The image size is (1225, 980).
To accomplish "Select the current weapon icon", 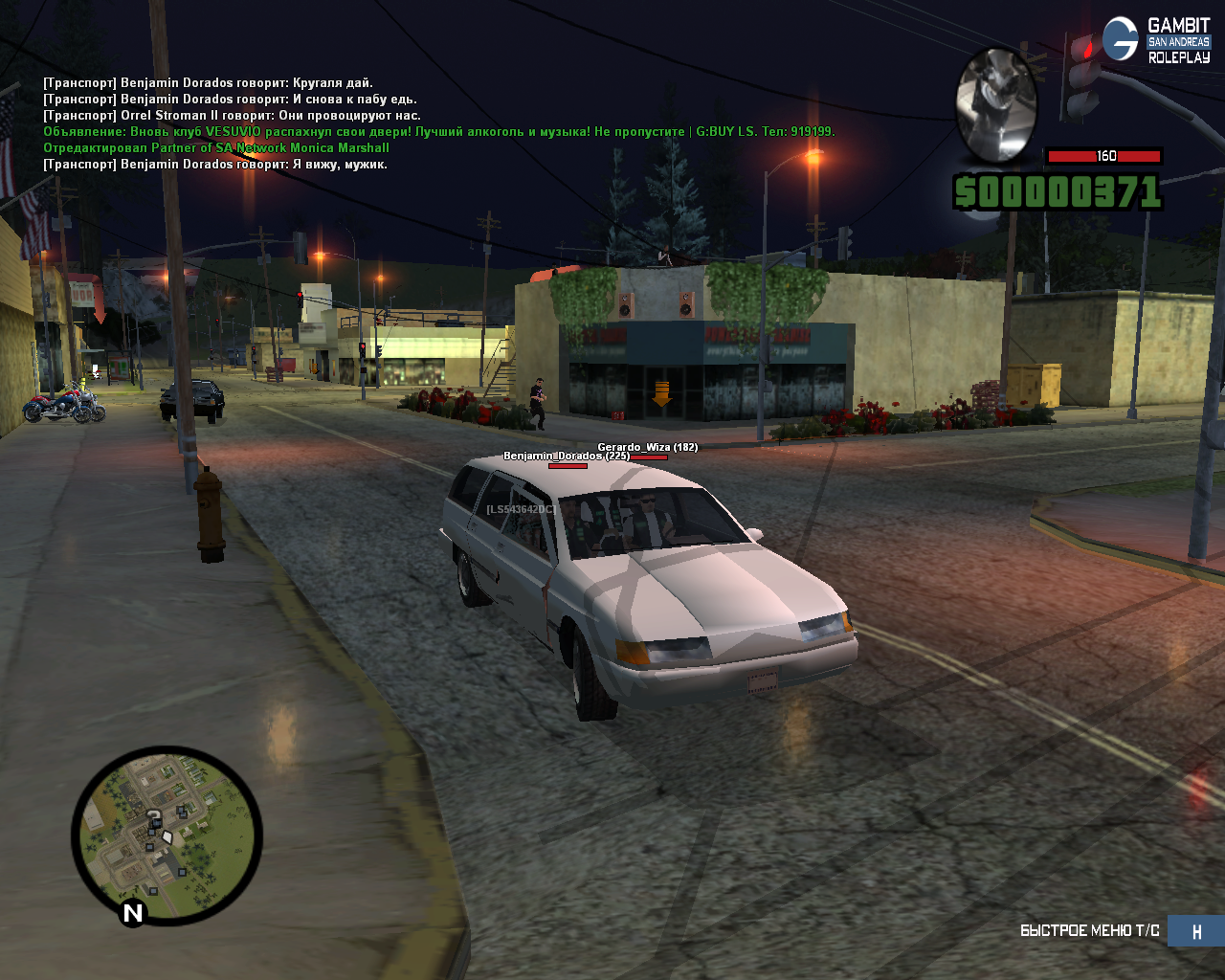I will (x=996, y=105).
